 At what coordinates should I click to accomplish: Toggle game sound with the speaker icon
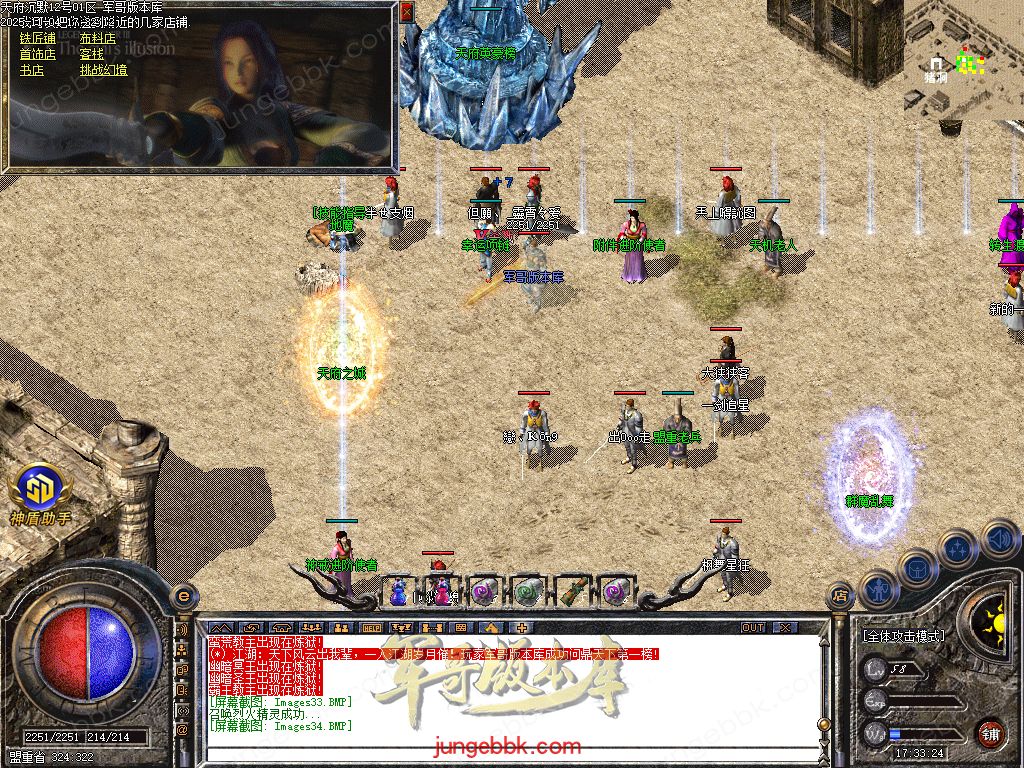(999, 539)
